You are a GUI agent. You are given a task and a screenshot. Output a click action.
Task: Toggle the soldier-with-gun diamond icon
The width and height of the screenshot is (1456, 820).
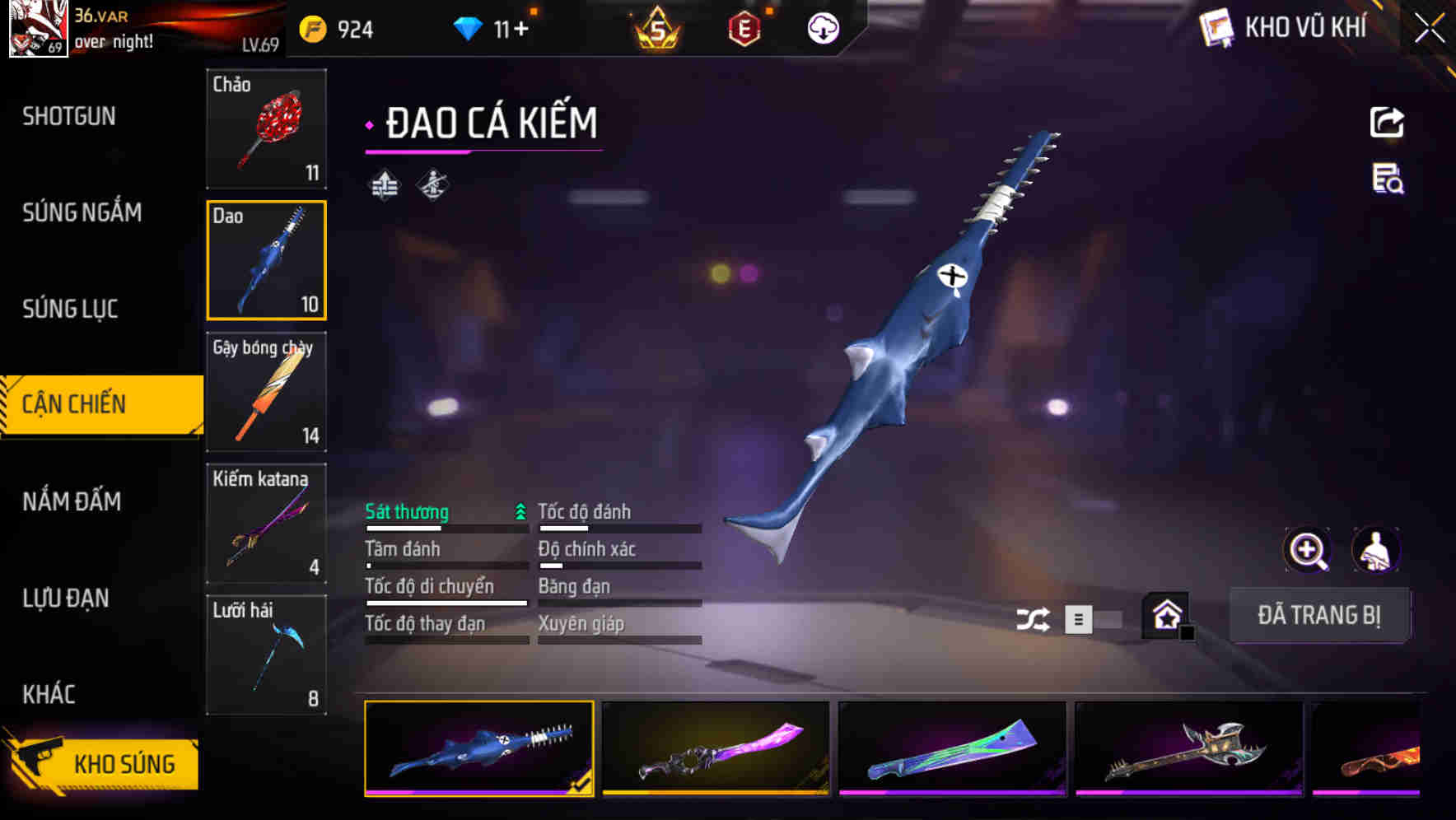(x=432, y=184)
